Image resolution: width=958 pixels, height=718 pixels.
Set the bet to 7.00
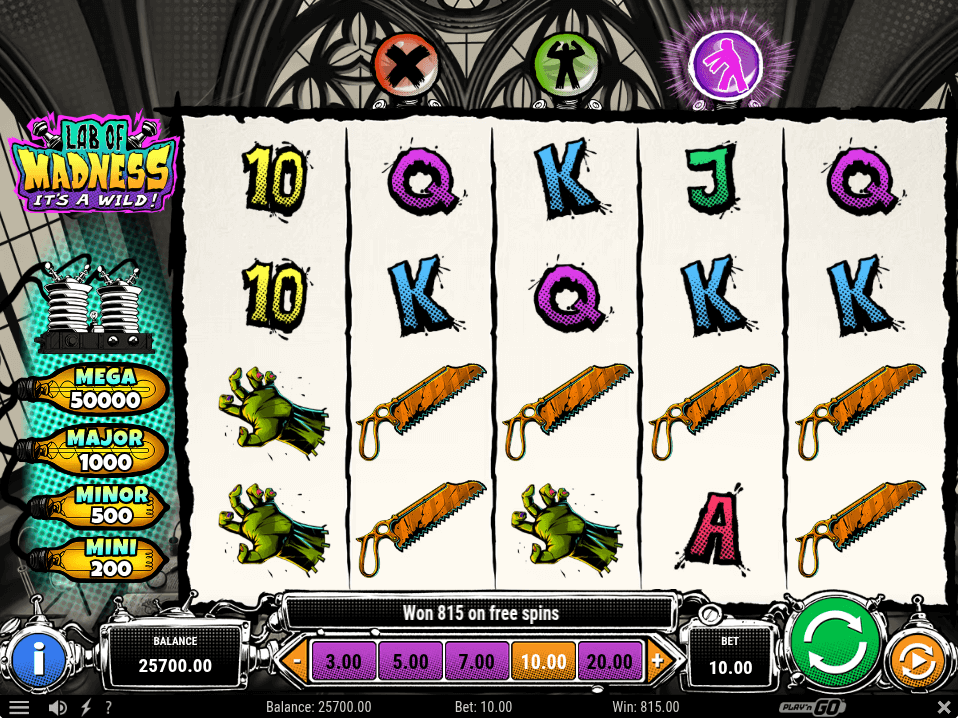pyautogui.click(x=476, y=661)
